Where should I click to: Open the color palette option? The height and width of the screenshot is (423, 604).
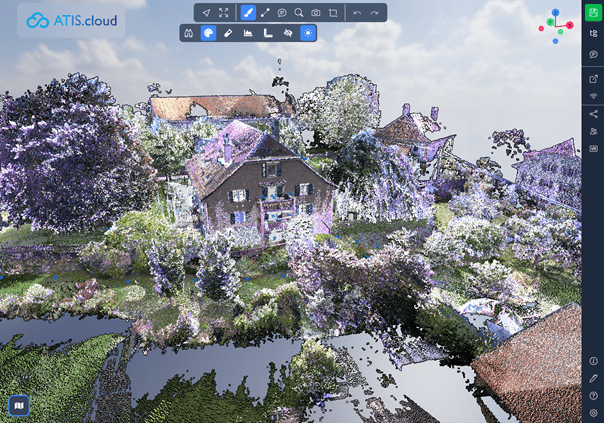click(208, 33)
